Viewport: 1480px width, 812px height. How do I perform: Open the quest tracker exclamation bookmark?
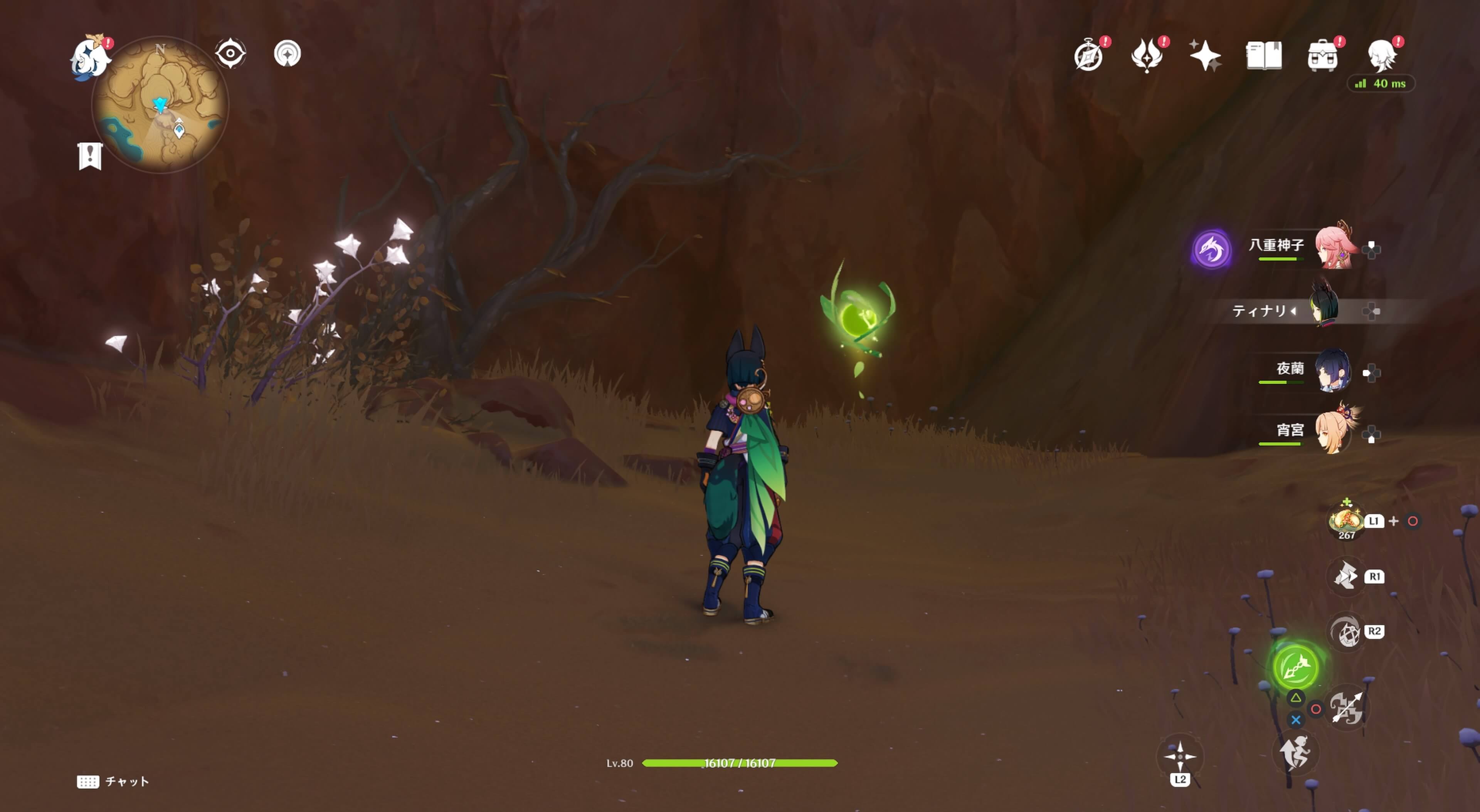click(90, 156)
